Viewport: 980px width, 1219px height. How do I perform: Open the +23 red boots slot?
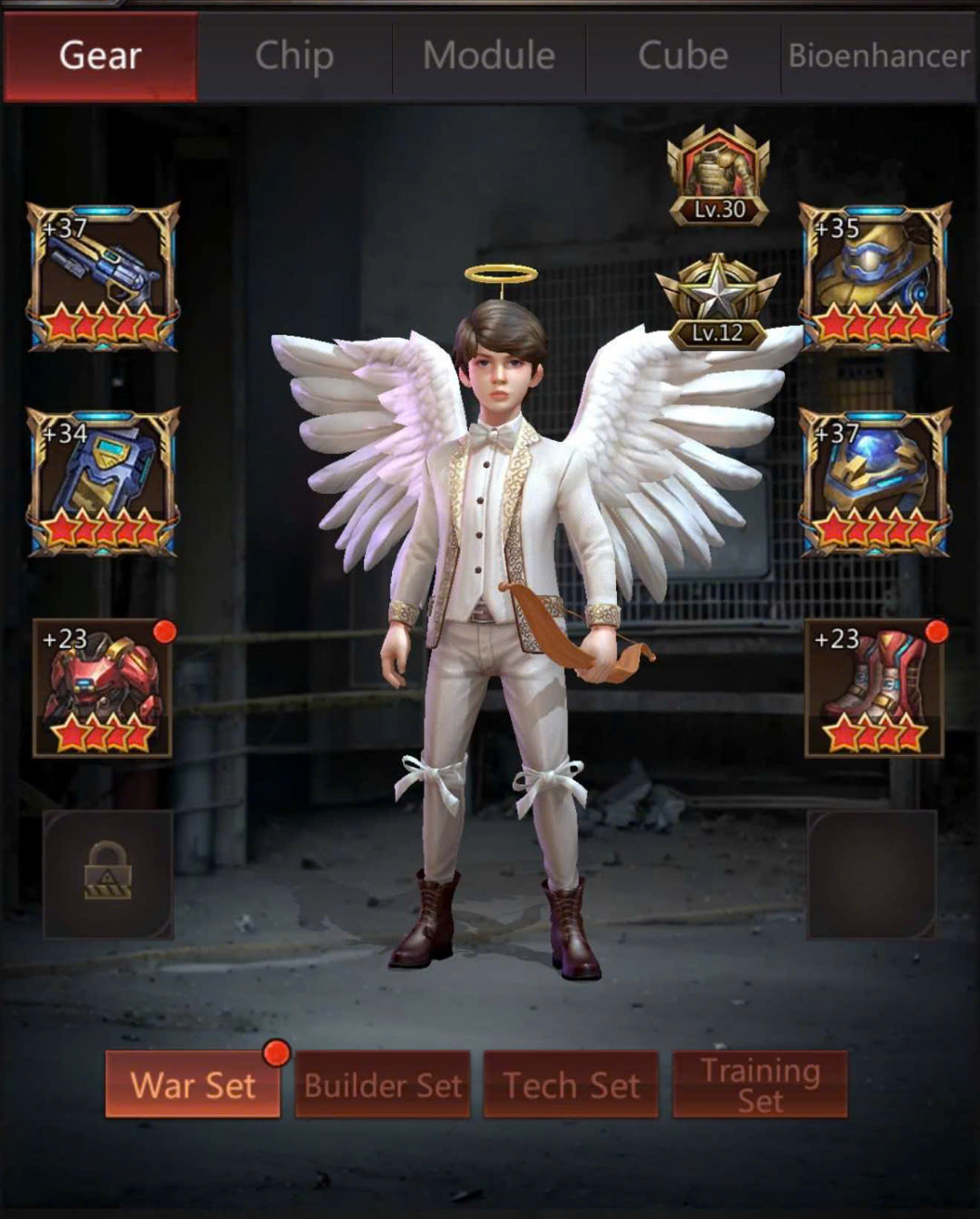(875, 688)
